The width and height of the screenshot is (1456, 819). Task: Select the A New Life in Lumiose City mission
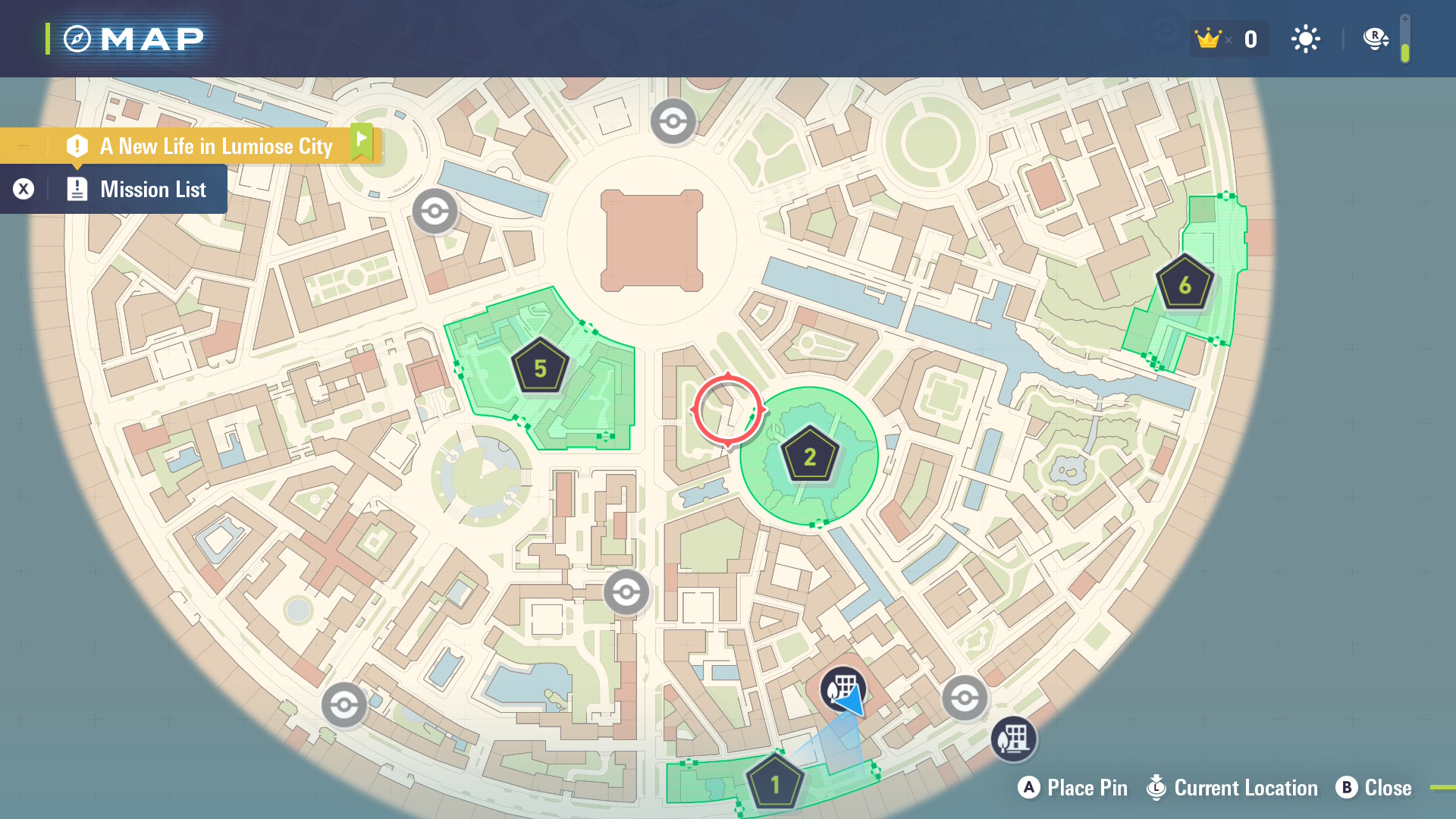tap(215, 146)
